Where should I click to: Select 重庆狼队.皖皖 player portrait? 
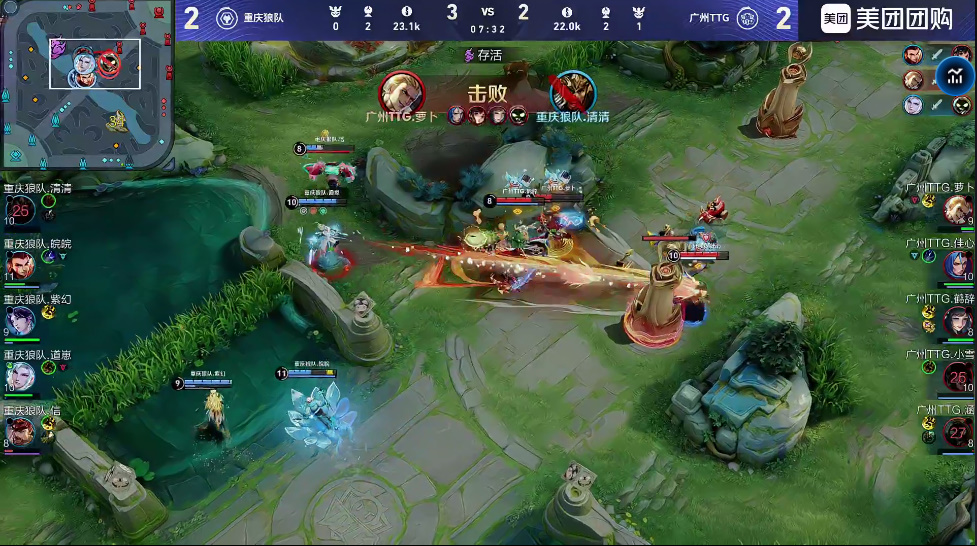(x=21, y=265)
